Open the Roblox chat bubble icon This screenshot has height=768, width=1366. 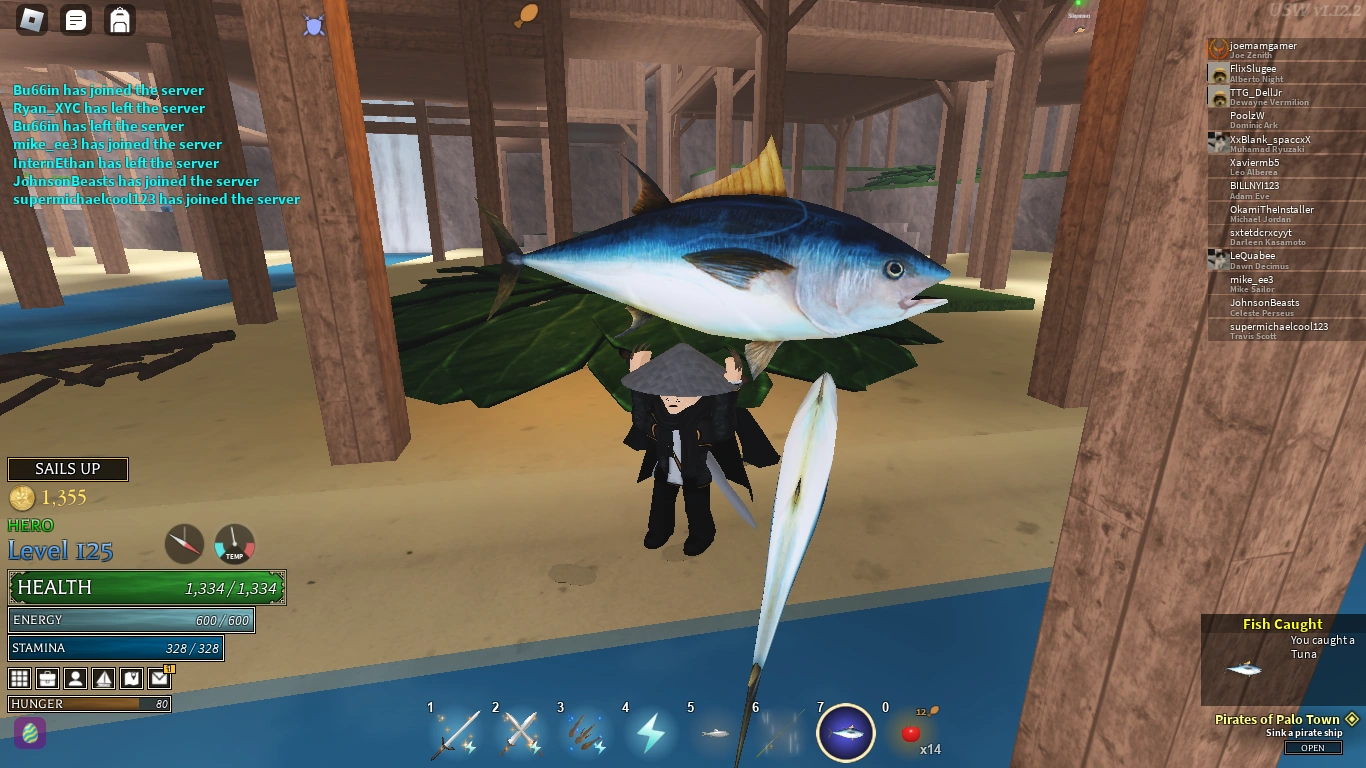tap(76, 19)
